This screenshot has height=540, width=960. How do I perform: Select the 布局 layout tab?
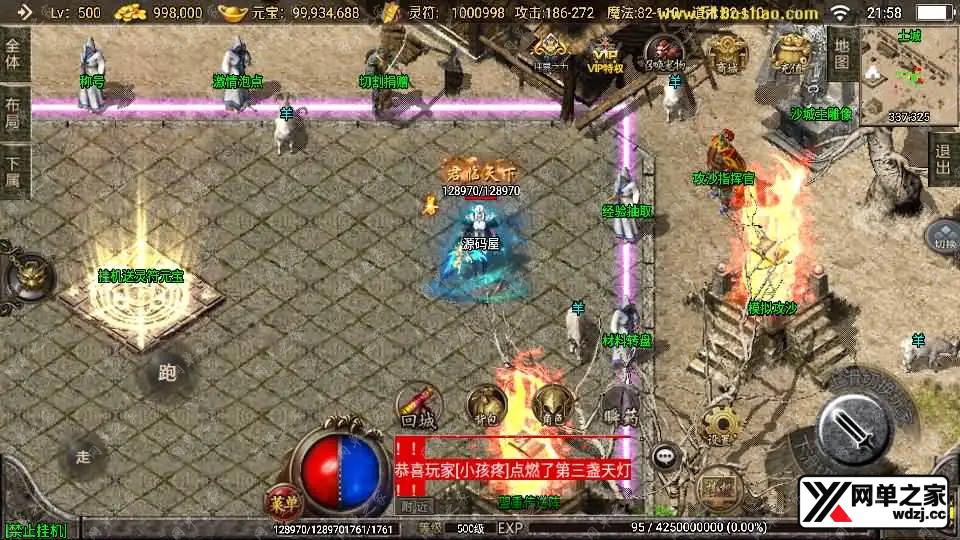pos(13,110)
